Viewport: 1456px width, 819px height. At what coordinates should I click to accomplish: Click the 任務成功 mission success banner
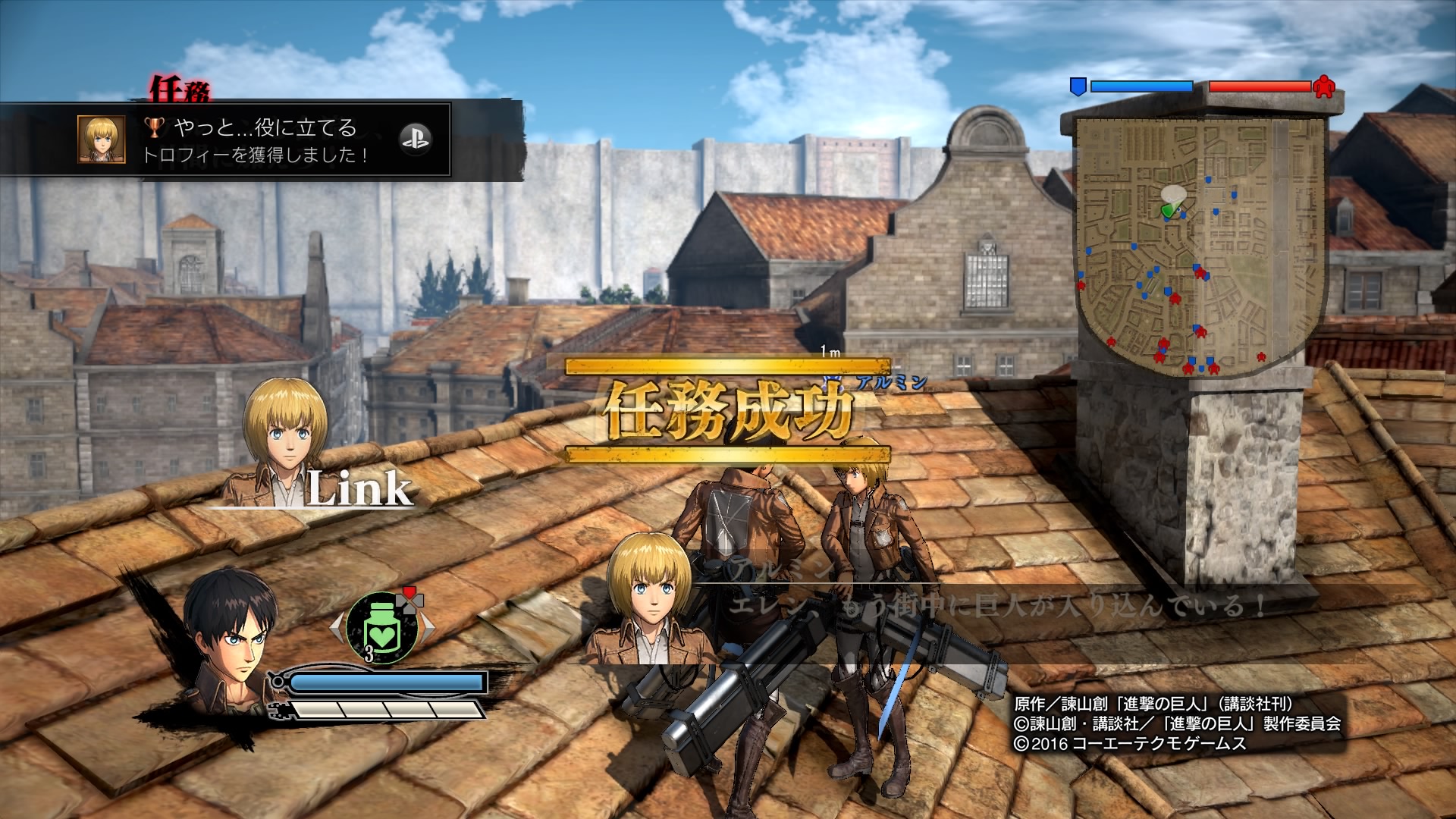tap(728, 411)
